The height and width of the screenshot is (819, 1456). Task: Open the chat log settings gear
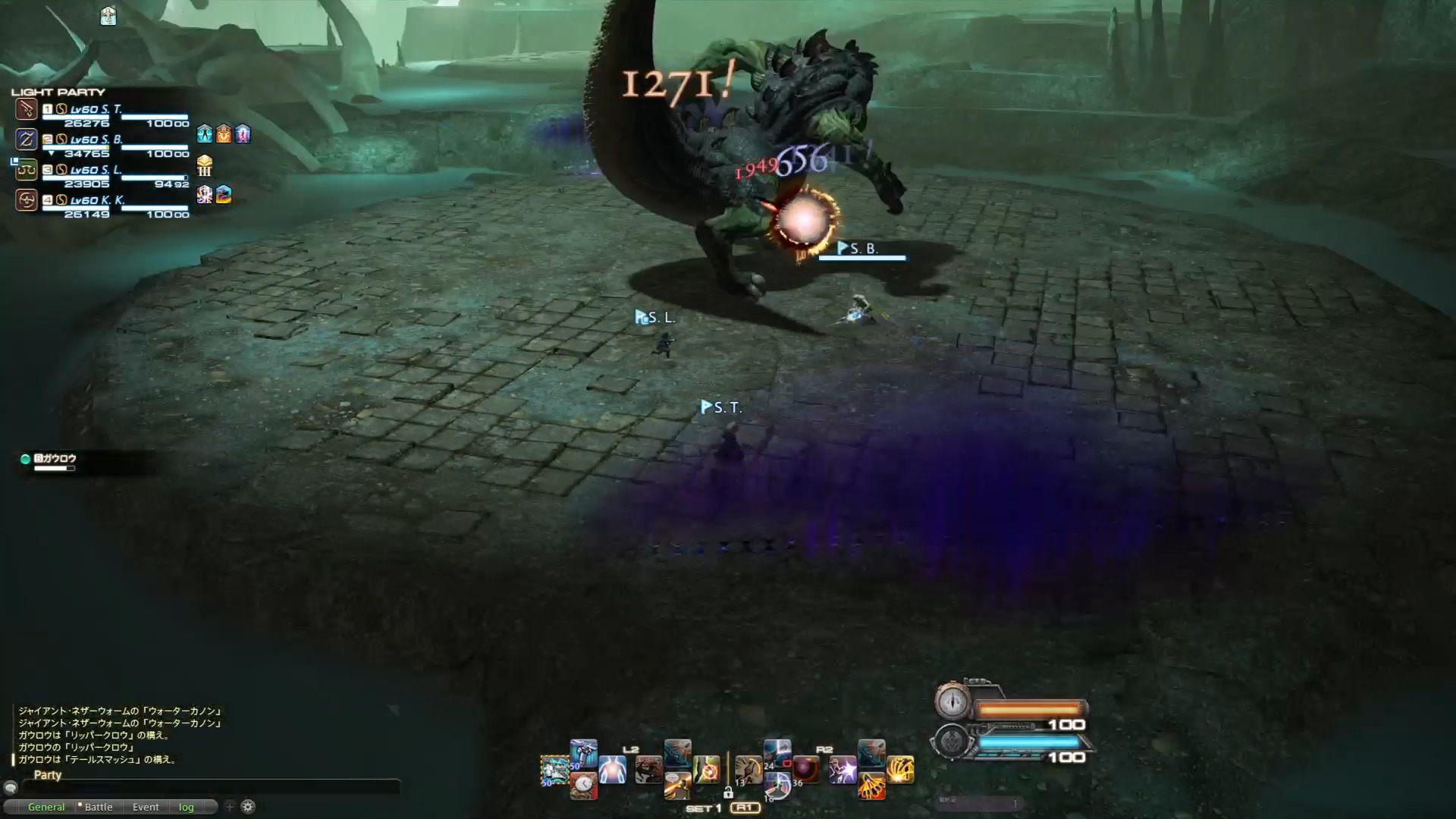247,806
